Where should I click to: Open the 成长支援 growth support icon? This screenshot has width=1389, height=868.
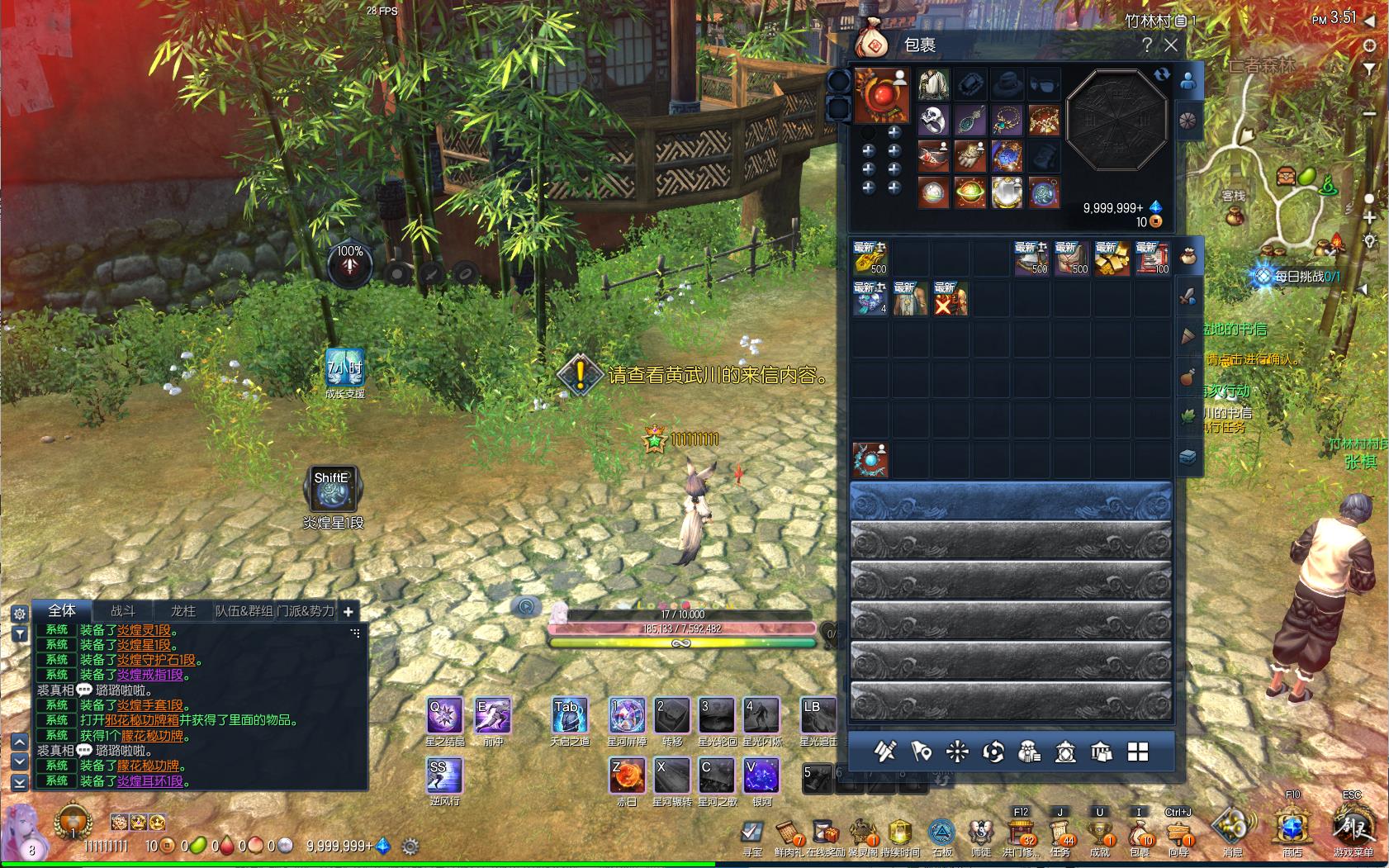[344, 369]
